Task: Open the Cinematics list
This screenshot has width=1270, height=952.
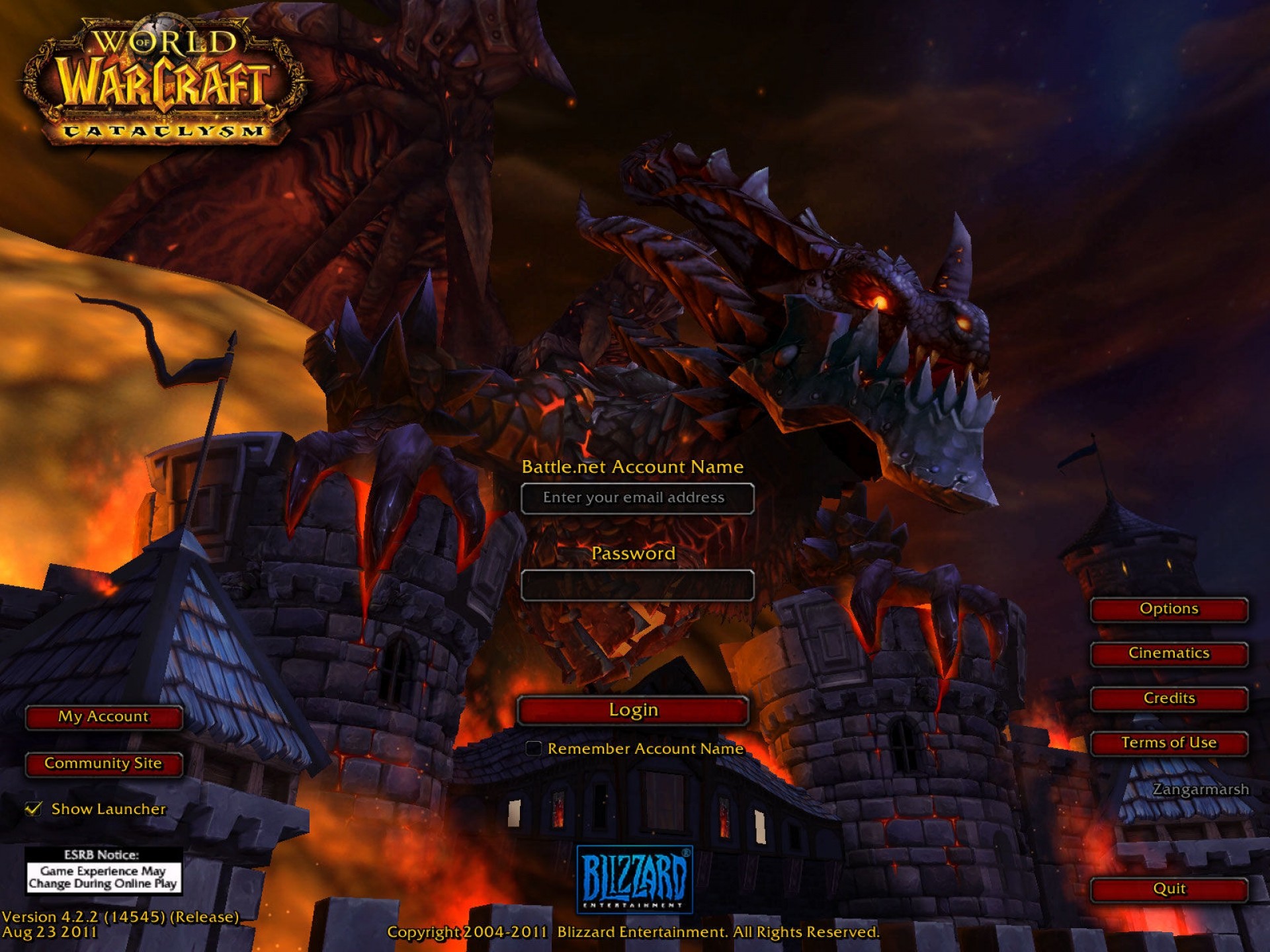Action: coord(1169,654)
